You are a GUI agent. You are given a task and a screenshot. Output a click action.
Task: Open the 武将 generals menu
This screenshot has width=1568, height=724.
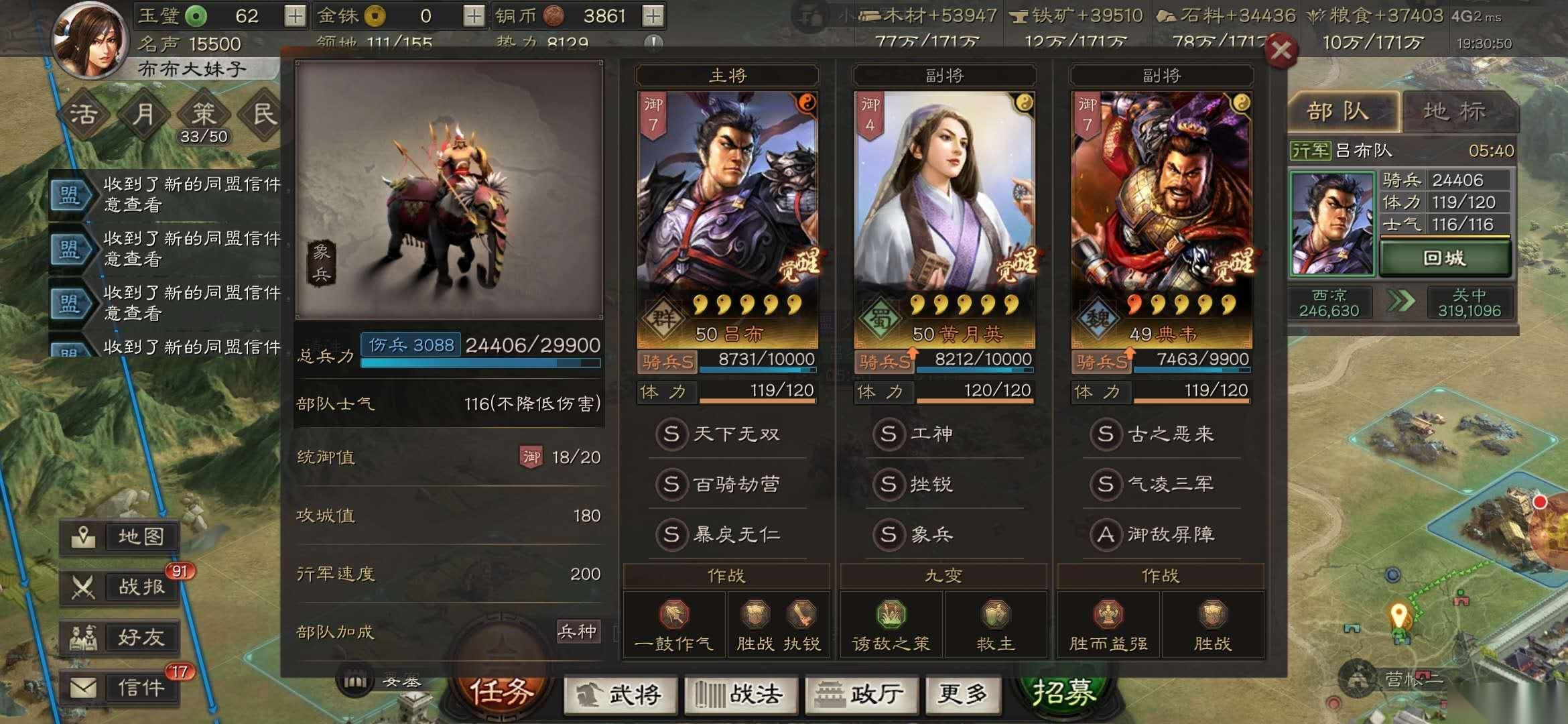(620, 695)
